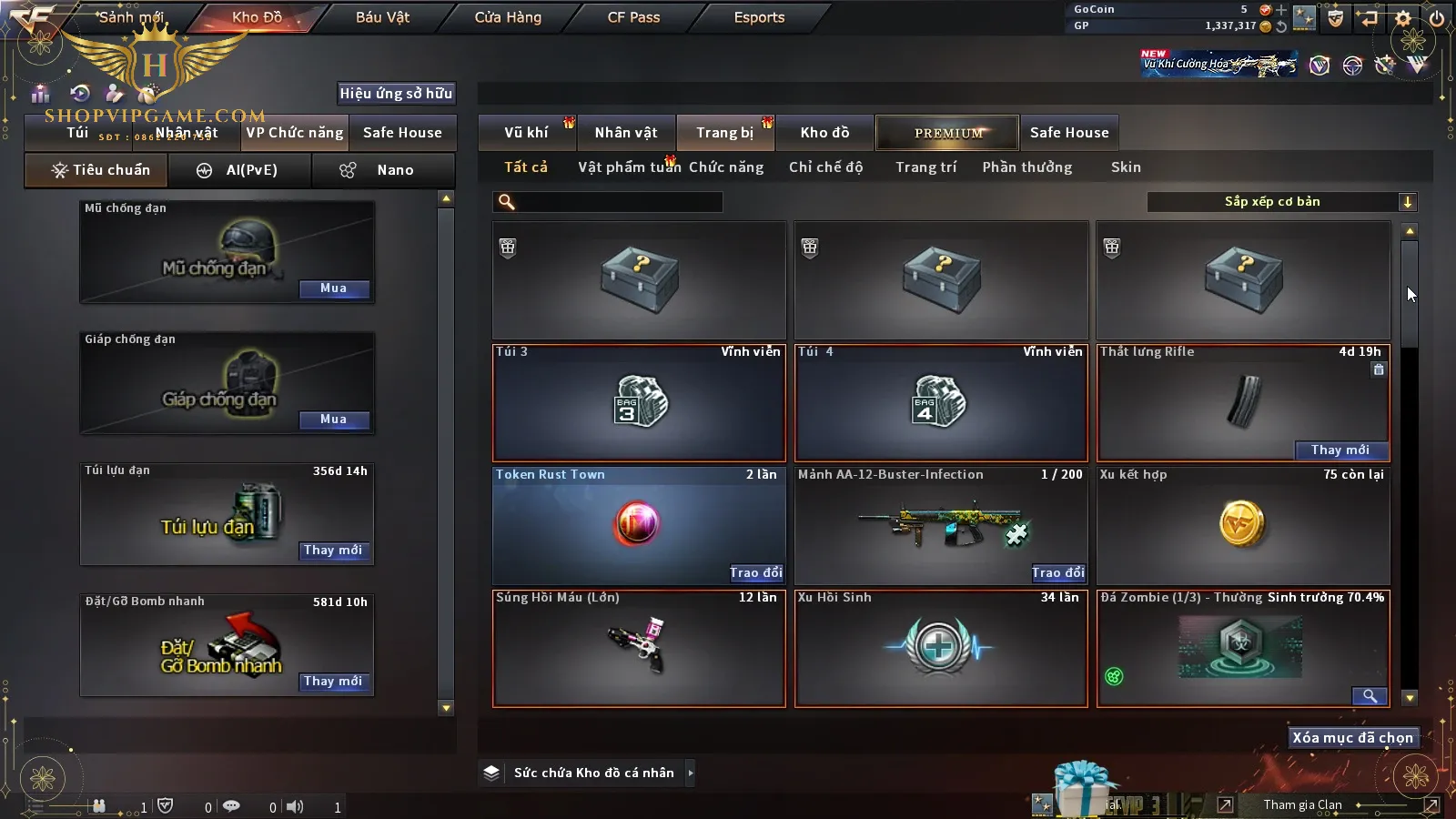Switch to the AI(PvE) loadout tab
Screen dimensions: 1456x819
[240, 170]
